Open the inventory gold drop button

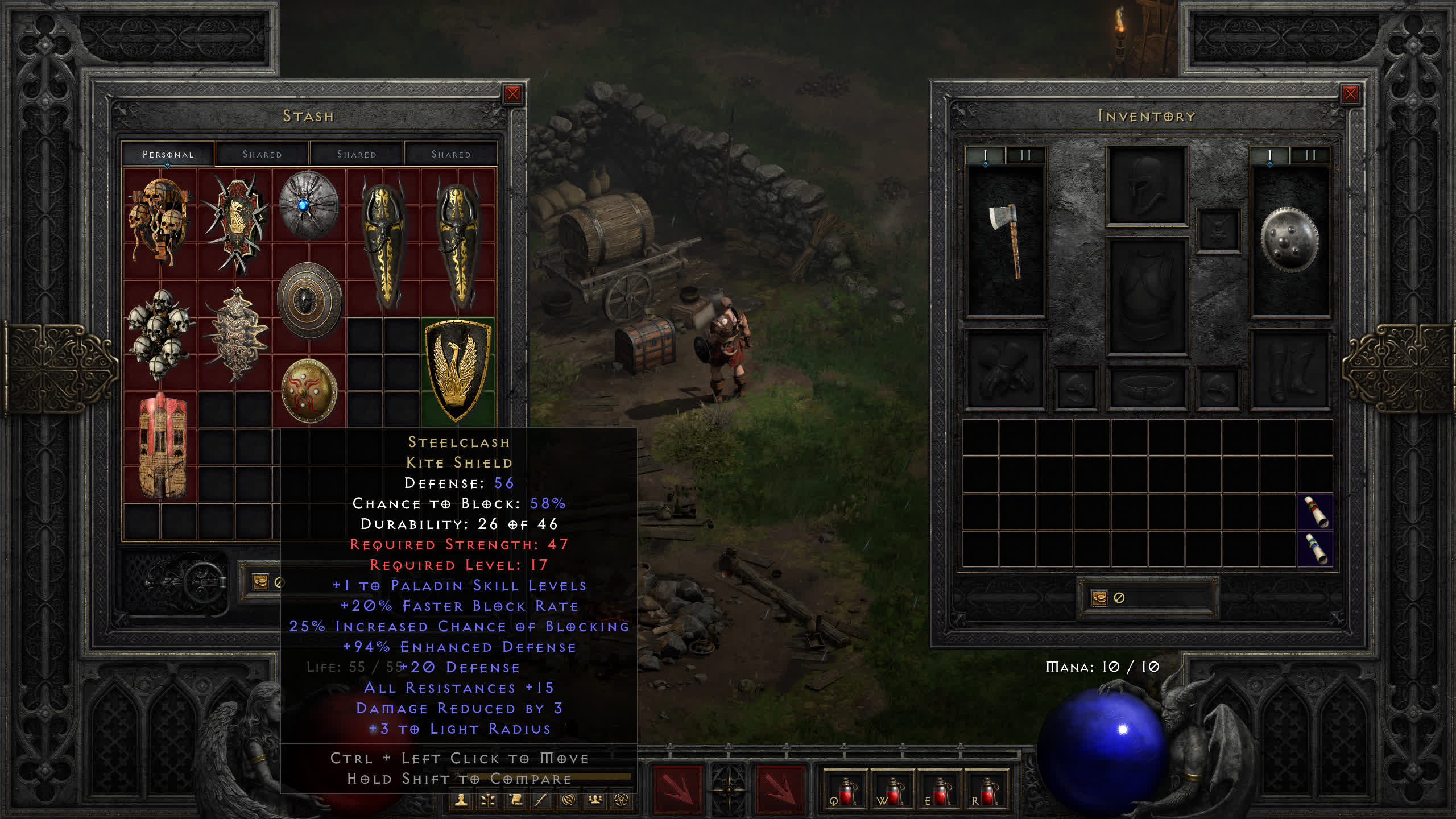[1099, 598]
